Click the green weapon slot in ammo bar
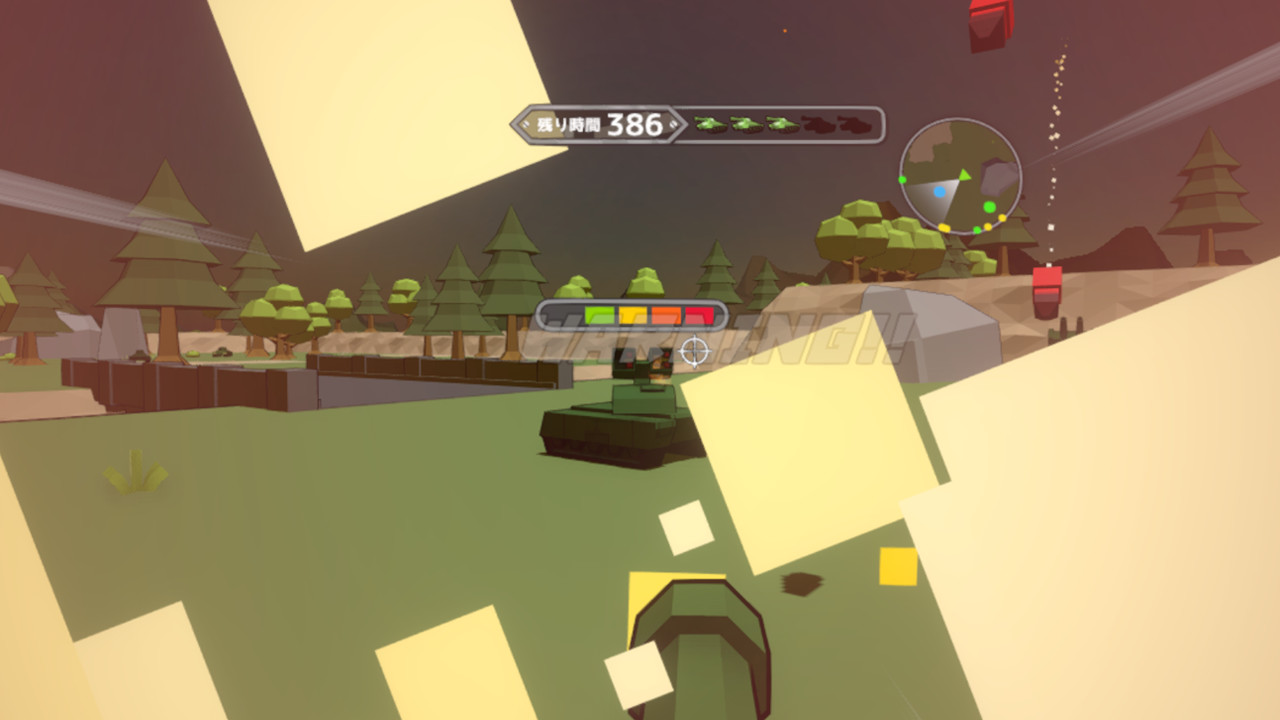This screenshot has height=720, width=1280. pyautogui.click(x=599, y=315)
